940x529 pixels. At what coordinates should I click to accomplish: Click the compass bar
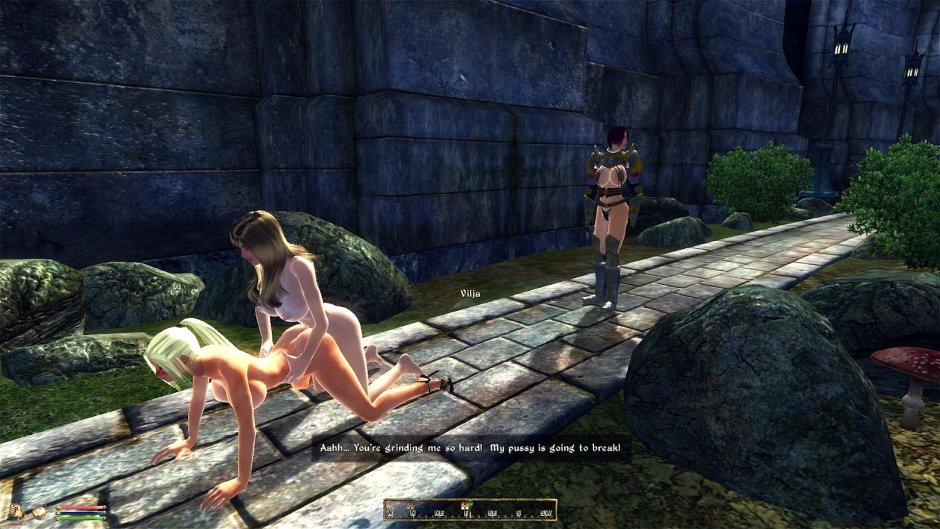(x=469, y=509)
